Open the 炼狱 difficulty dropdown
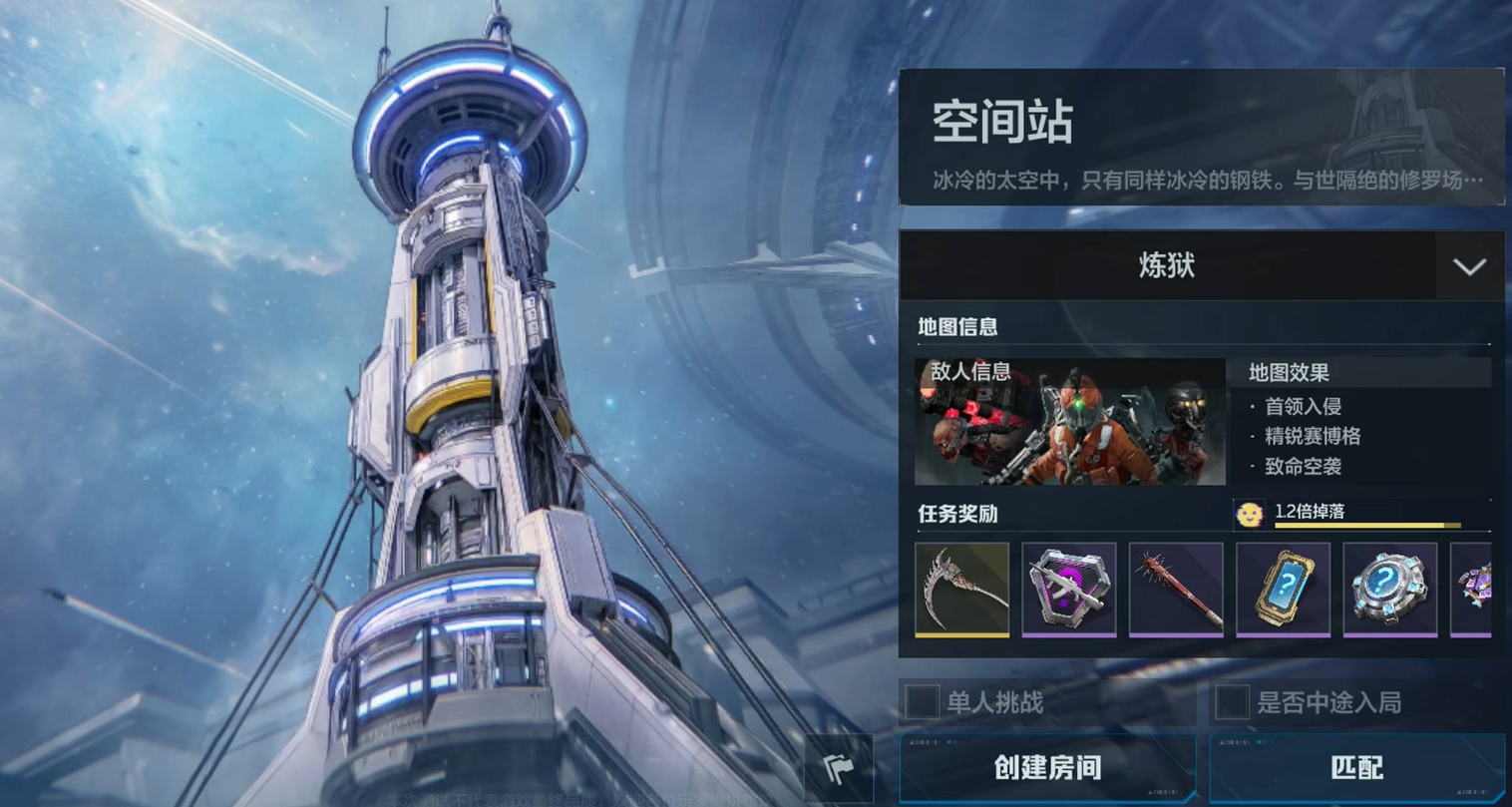The width and height of the screenshot is (1512, 807). click(x=1469, y=266)
